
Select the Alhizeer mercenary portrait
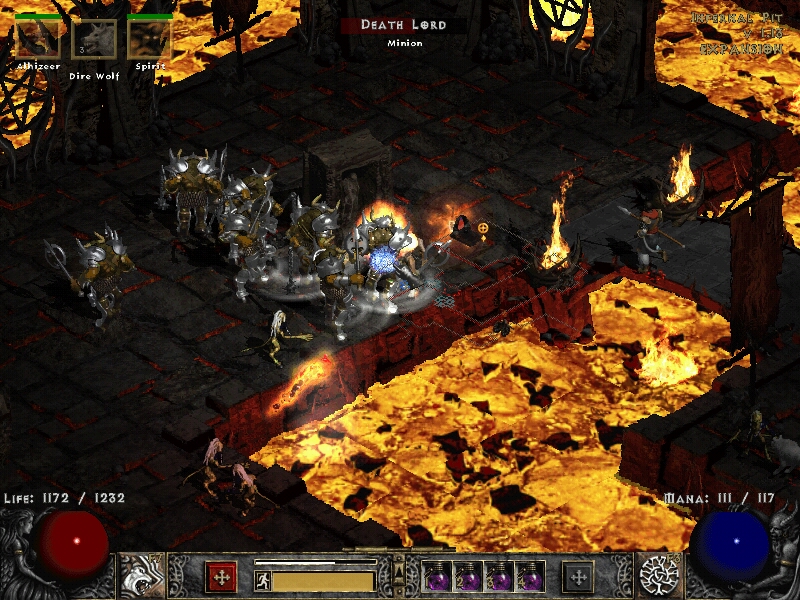pyautogui.click(x=37, y=40)
